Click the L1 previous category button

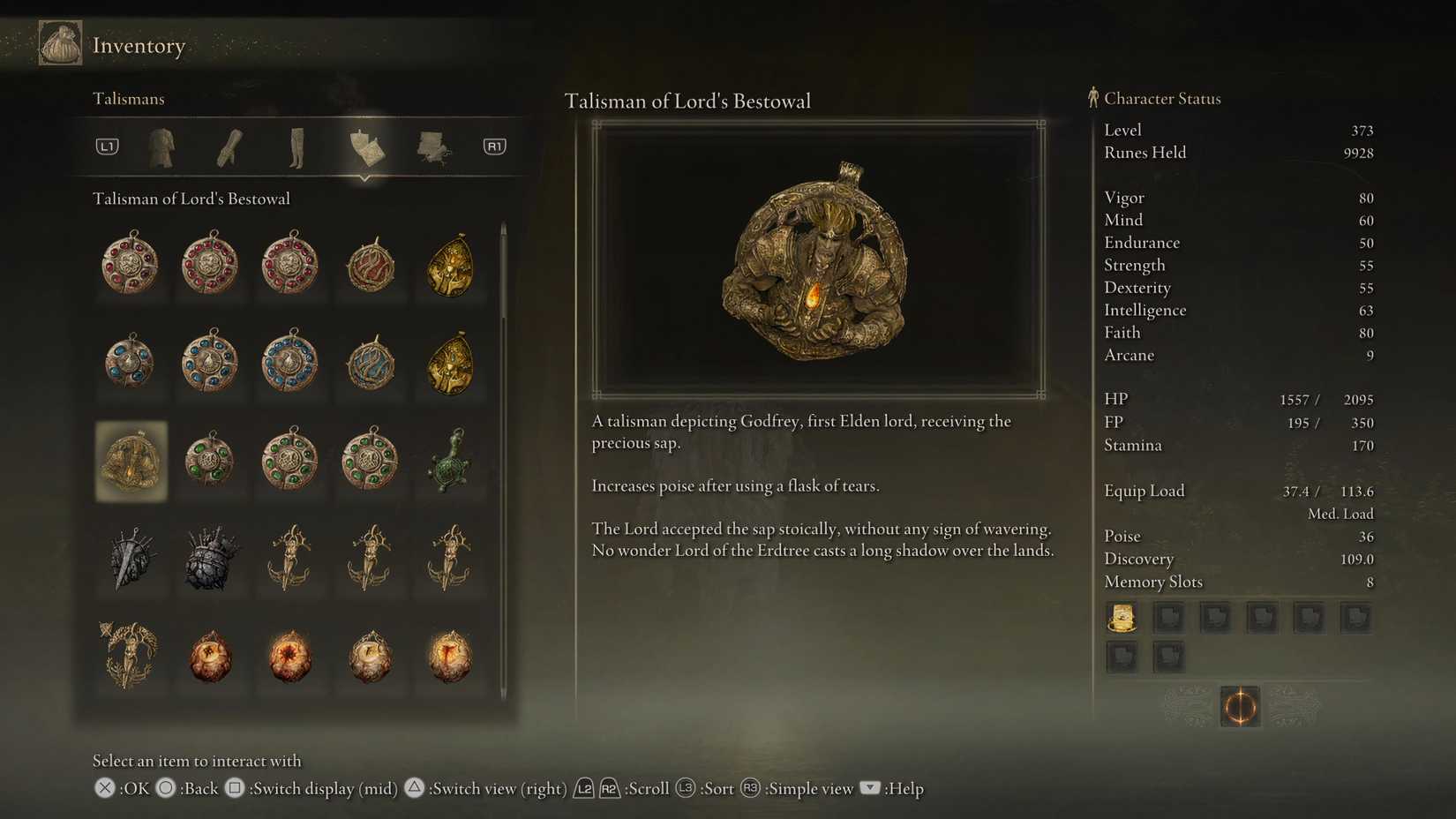point(106,147)
